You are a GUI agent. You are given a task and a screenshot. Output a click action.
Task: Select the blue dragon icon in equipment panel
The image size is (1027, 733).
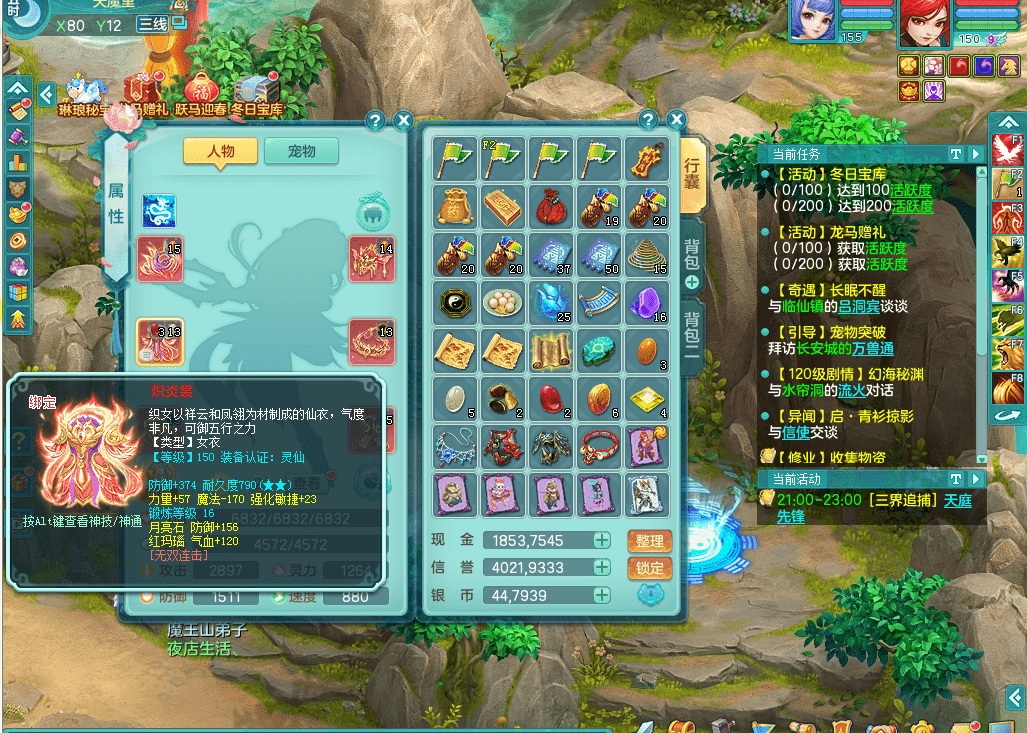point(159,211)
